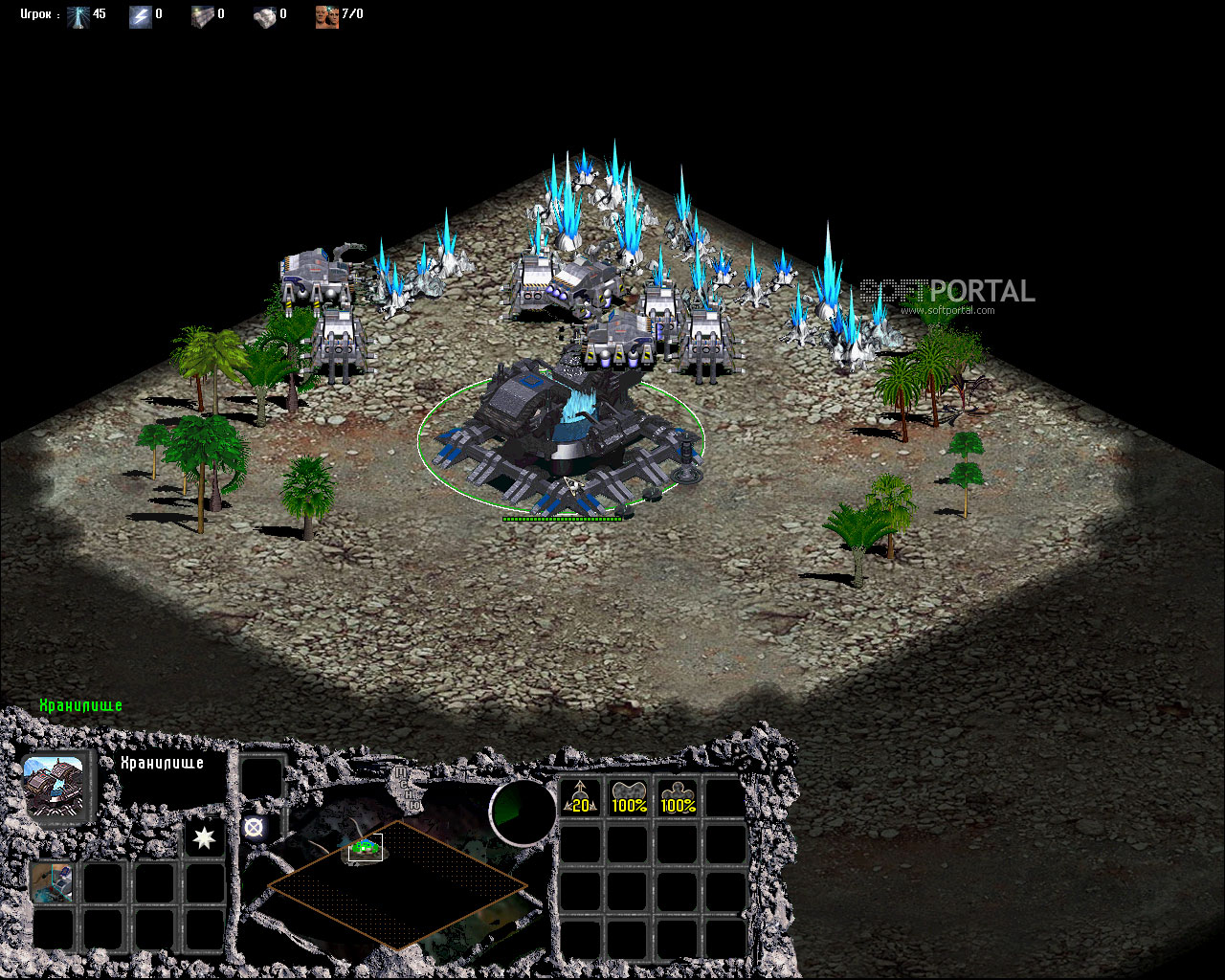Click the Хранилище building portrait
This screenshot has width=1225, height=980.
56,784
